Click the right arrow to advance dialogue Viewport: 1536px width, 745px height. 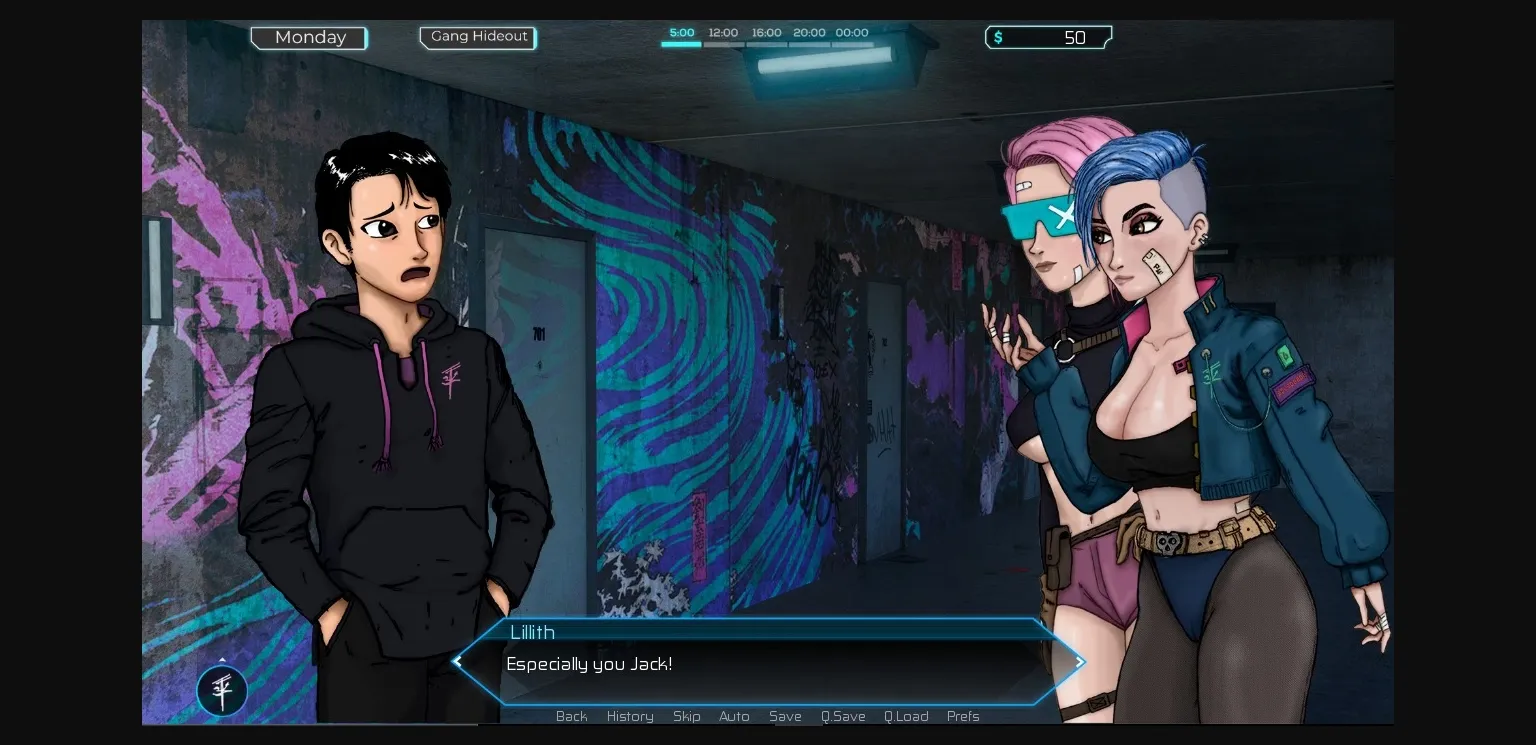(1079, 662)
